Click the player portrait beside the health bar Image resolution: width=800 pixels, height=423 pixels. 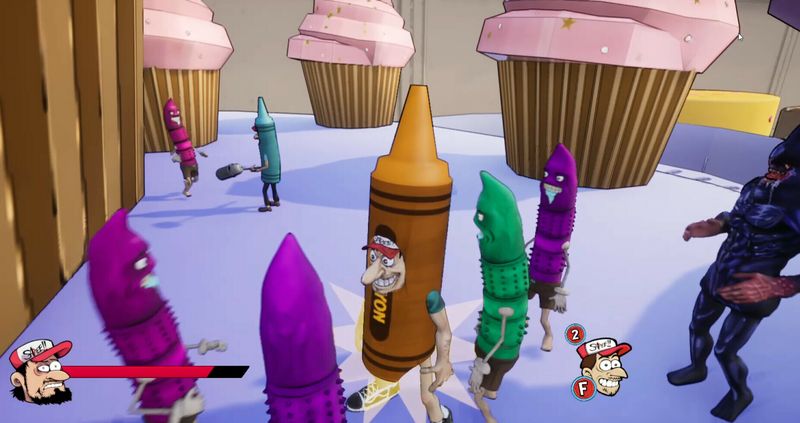pyautogui.click(x=38, y=372)
